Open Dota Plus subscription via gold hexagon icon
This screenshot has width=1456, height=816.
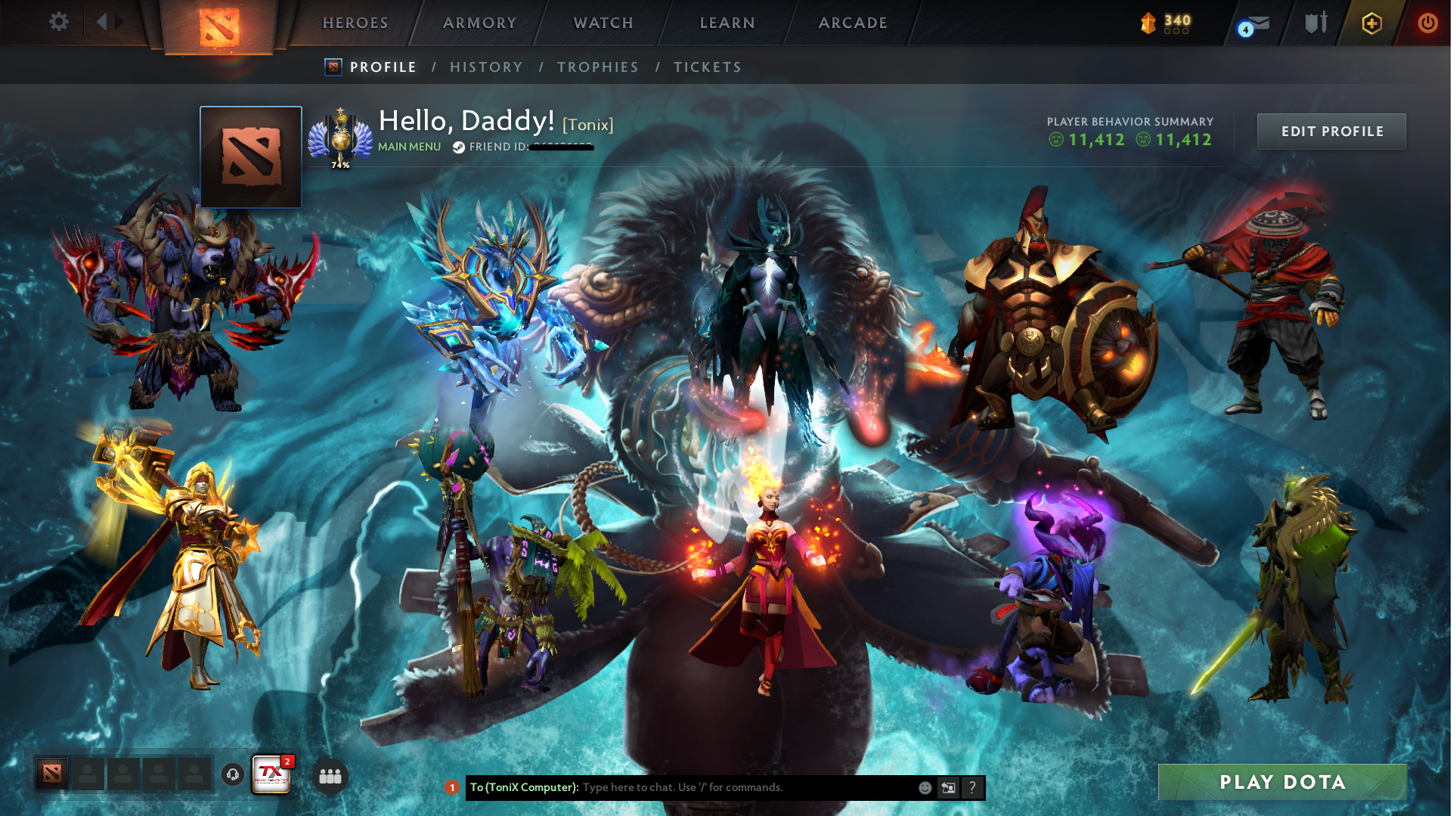1371,23
